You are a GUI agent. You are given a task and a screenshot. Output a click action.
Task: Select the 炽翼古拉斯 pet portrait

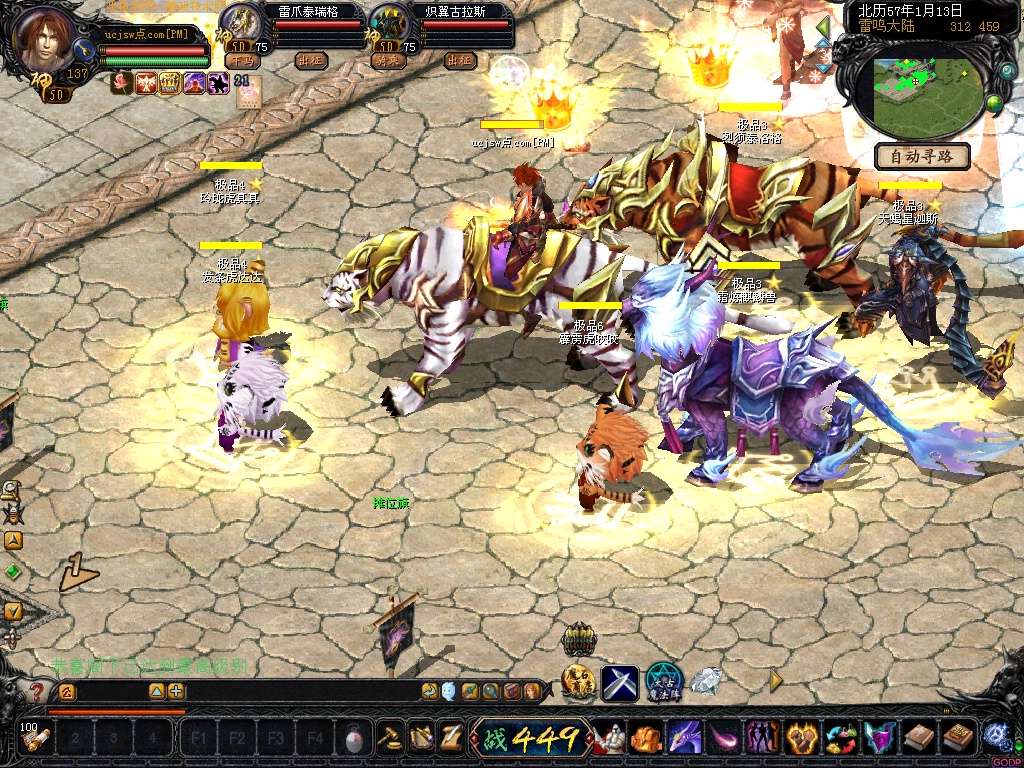coord(387,22)
